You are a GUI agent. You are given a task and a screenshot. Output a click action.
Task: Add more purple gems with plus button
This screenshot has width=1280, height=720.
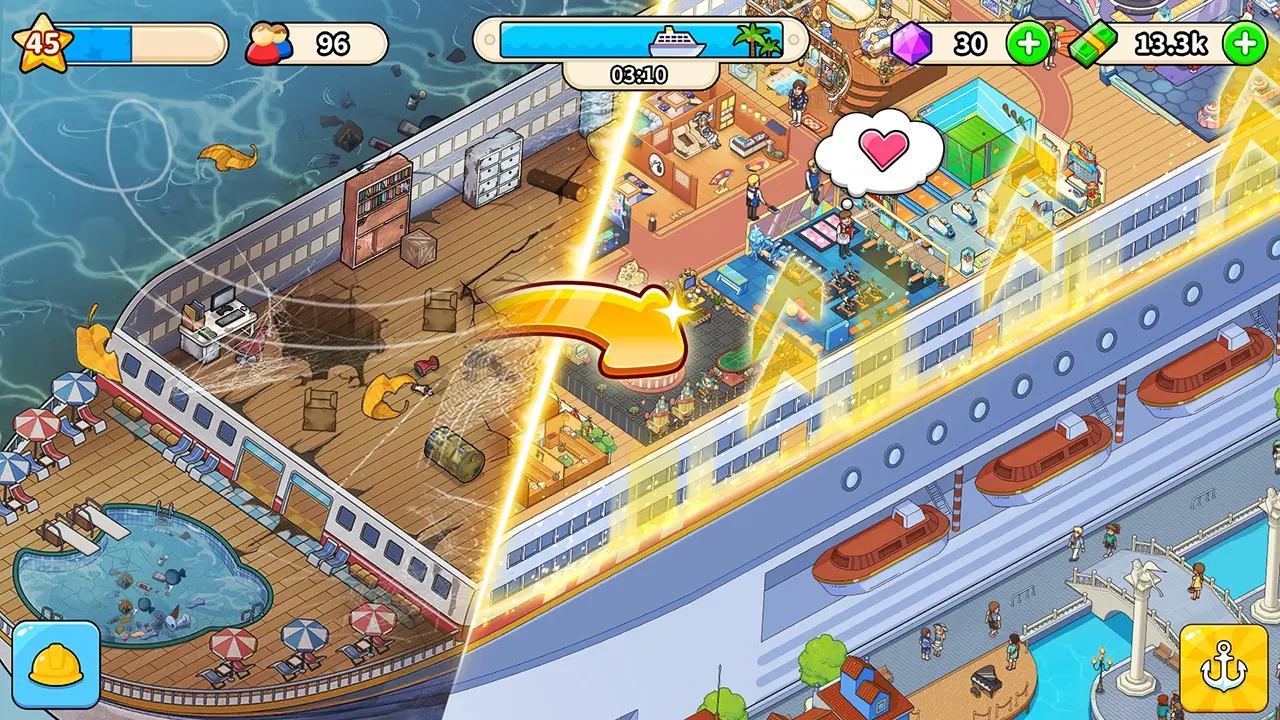point(1028,44)
